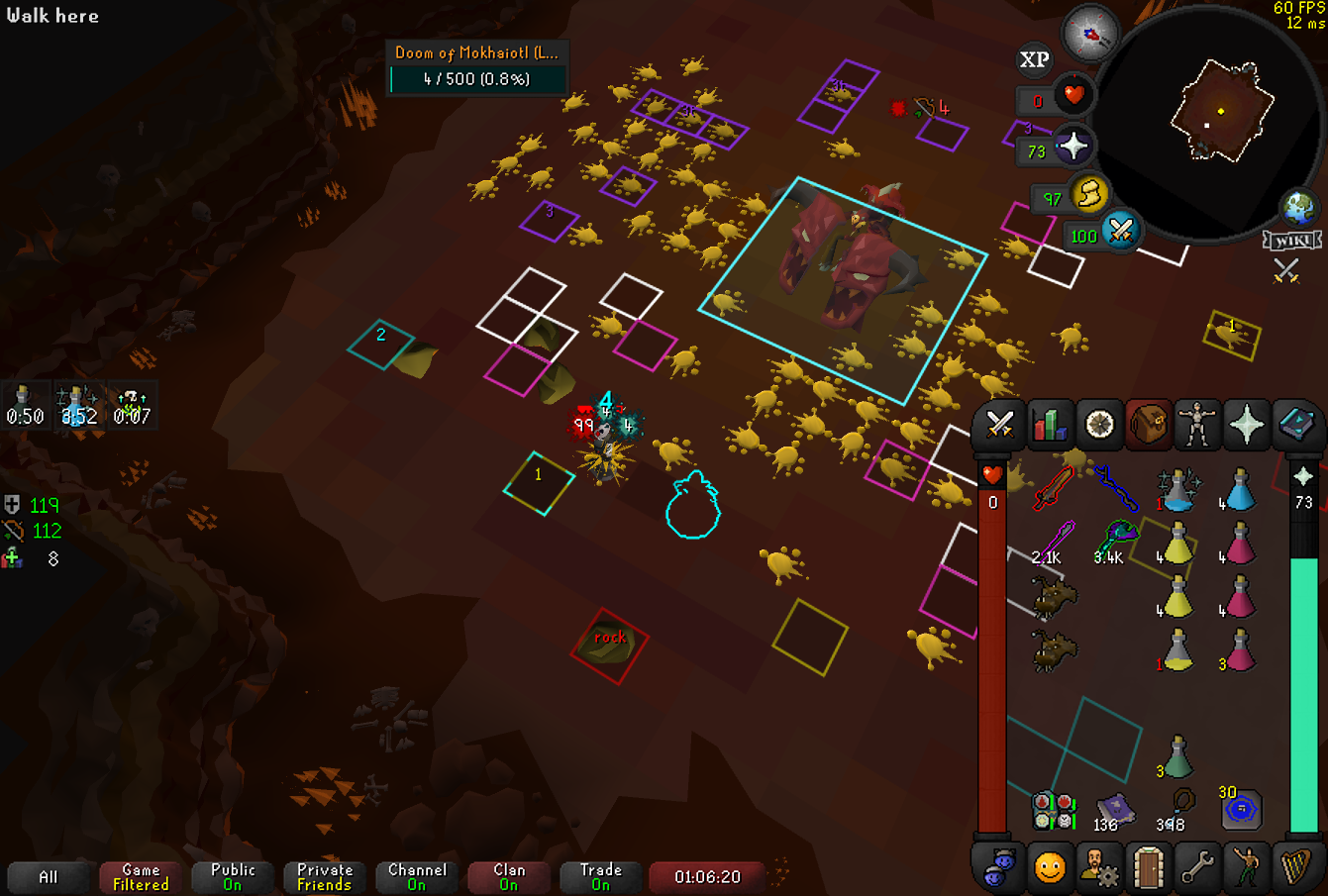
Task: Open the Combat Options tab
Action: [999, 426]
